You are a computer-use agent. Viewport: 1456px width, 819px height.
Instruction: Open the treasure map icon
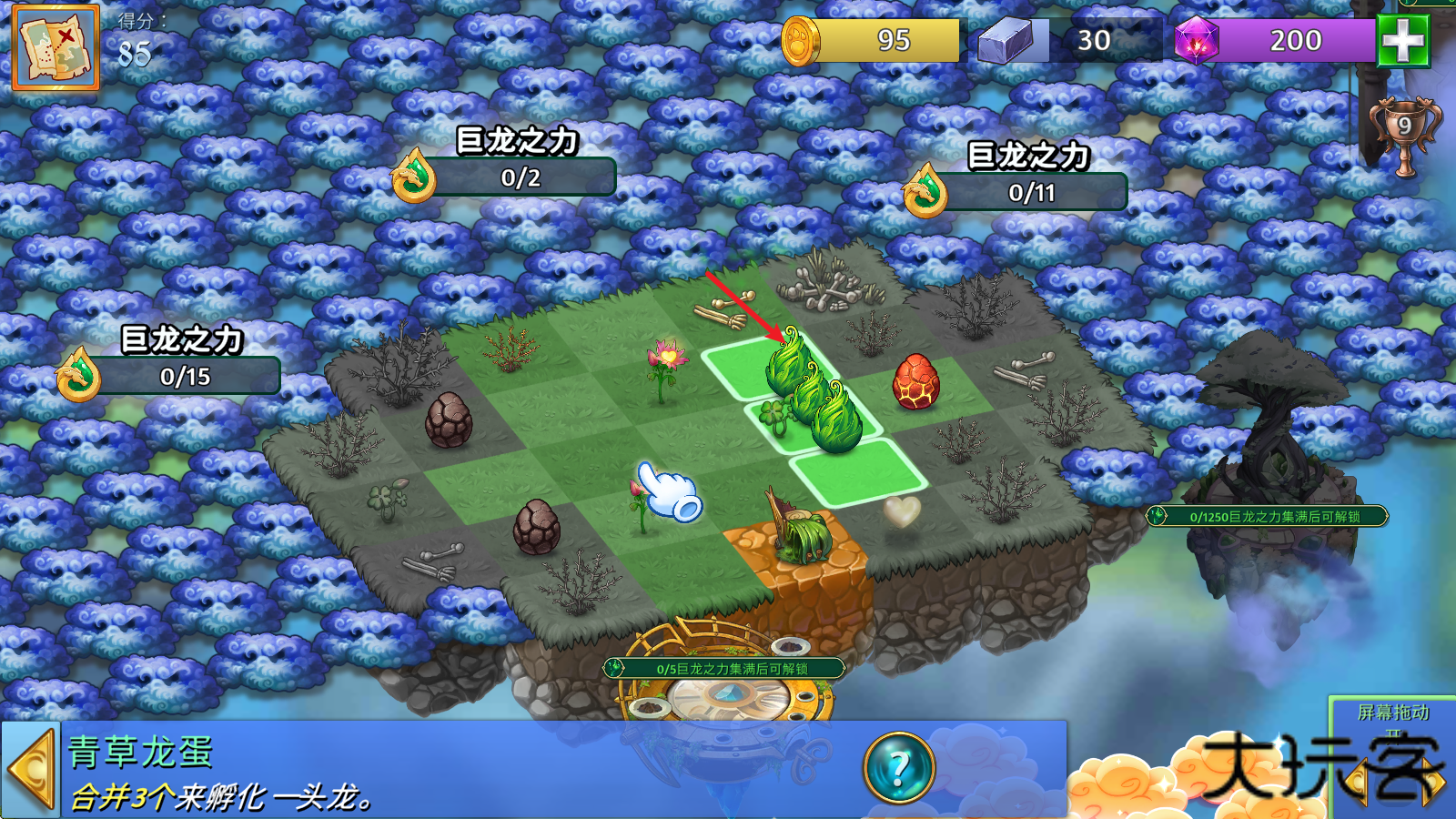point(56,47)
